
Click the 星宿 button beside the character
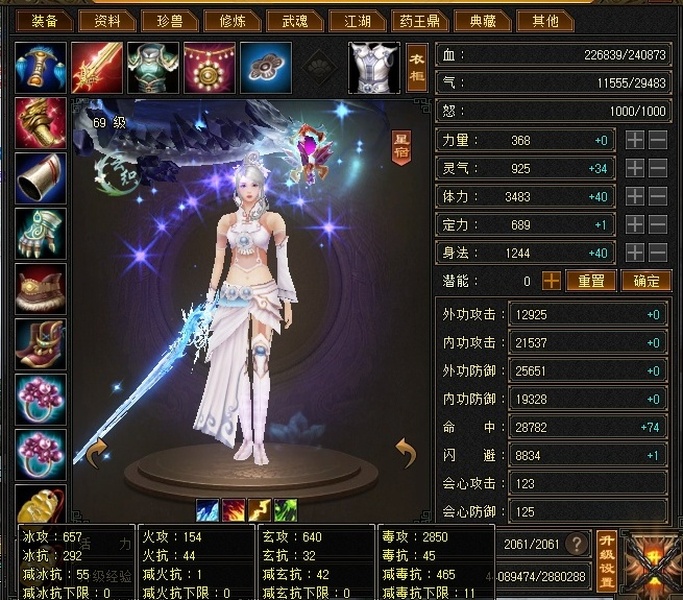coord(401,146)
